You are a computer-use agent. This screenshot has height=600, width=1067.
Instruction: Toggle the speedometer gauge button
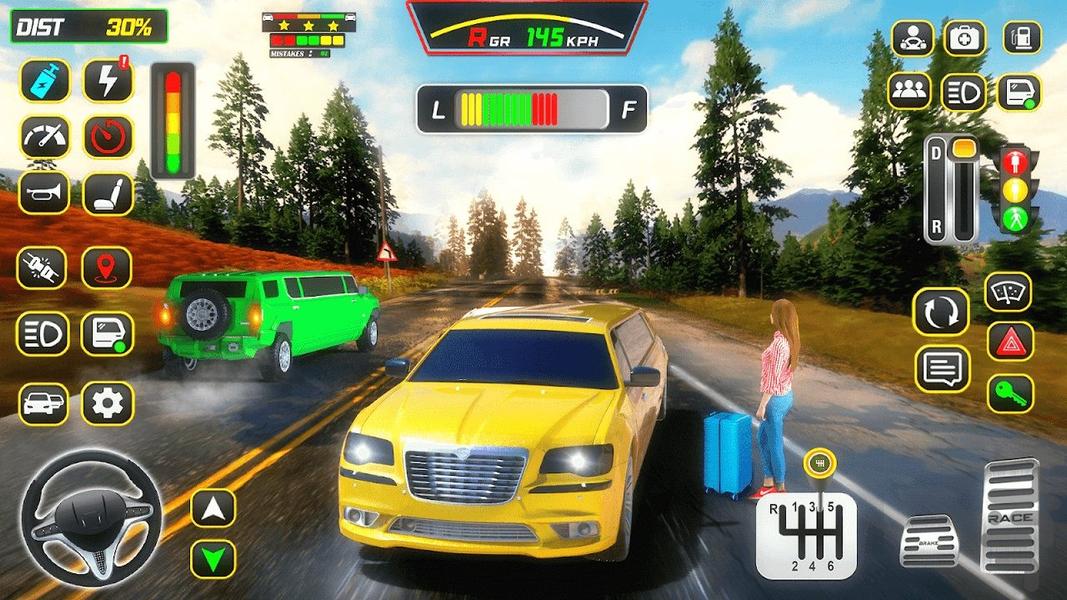click(x=44, y=136)
